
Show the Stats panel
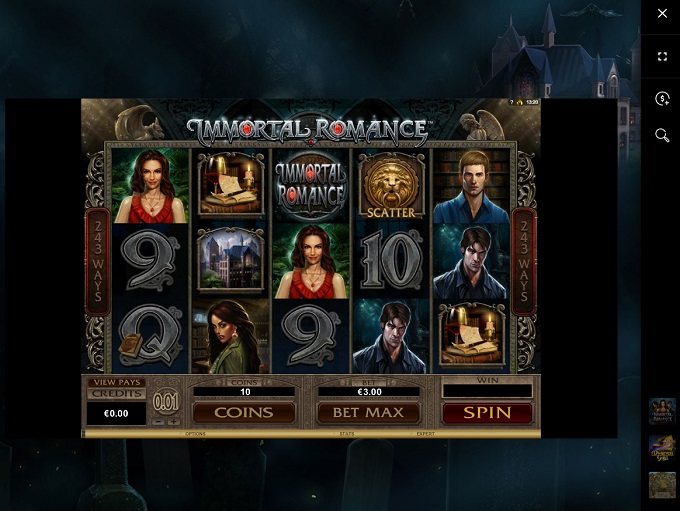pos(347,434)
